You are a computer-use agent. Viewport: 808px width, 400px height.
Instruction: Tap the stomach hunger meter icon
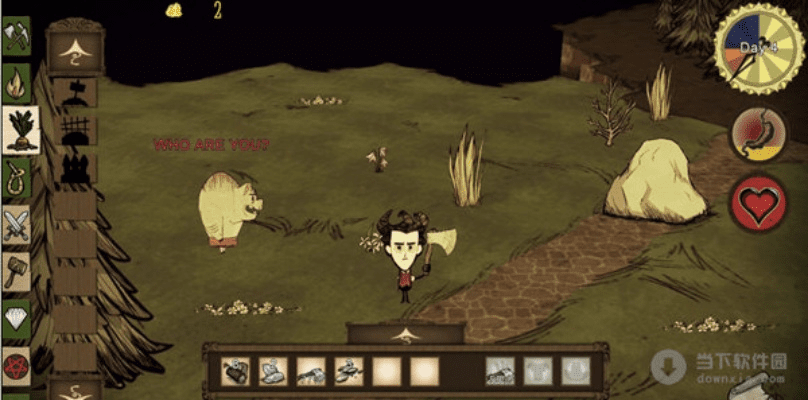[759, 133]
